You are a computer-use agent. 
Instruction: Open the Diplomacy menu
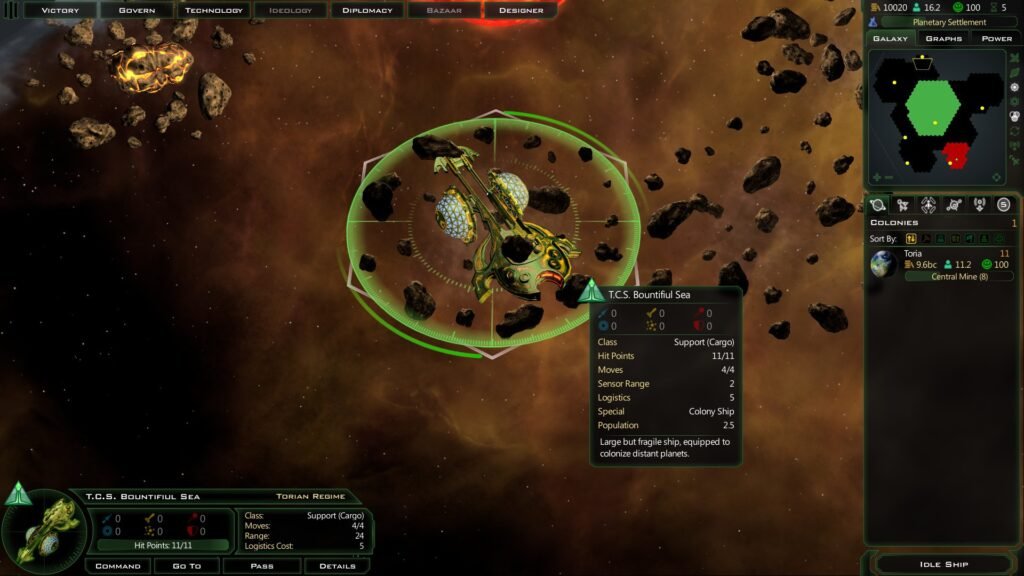pyautogui.click(x=367, y=10)
